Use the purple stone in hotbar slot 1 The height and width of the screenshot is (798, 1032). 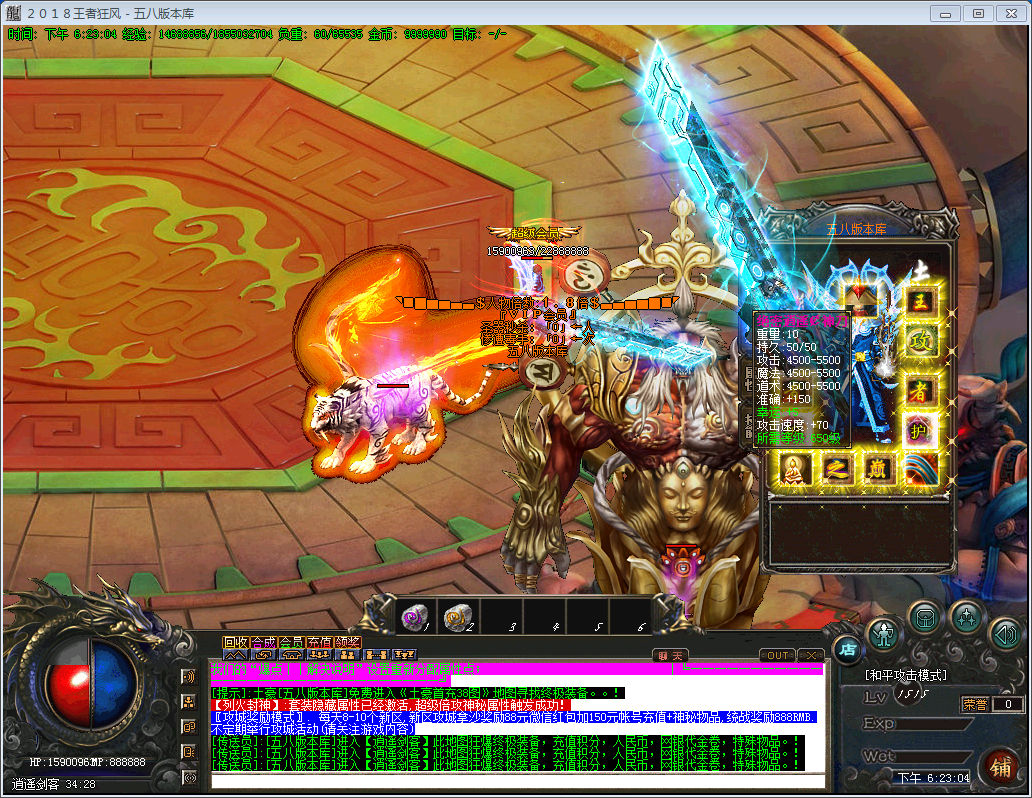[x=414, y=618]
